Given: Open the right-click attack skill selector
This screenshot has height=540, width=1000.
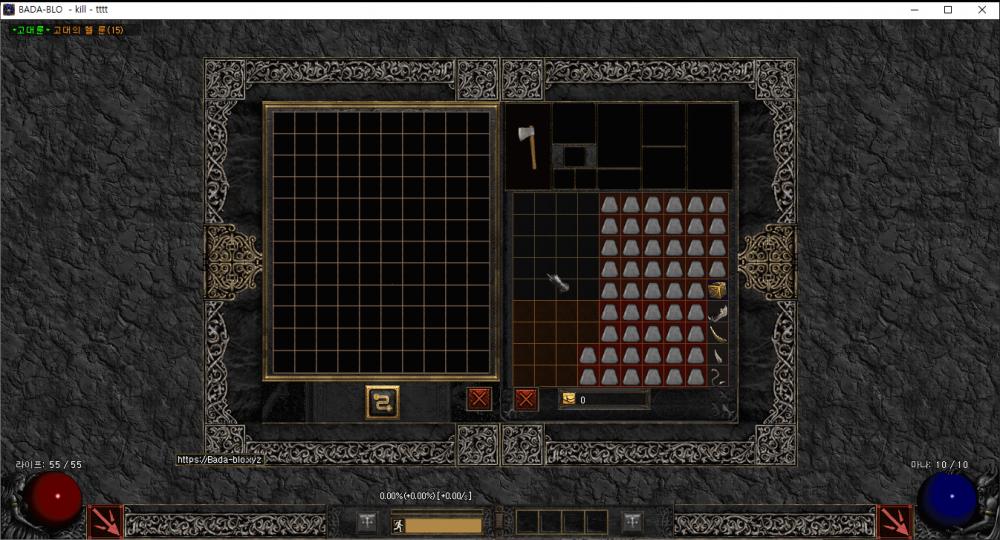Looking at the screenshot, I should [x=894, y=522].
